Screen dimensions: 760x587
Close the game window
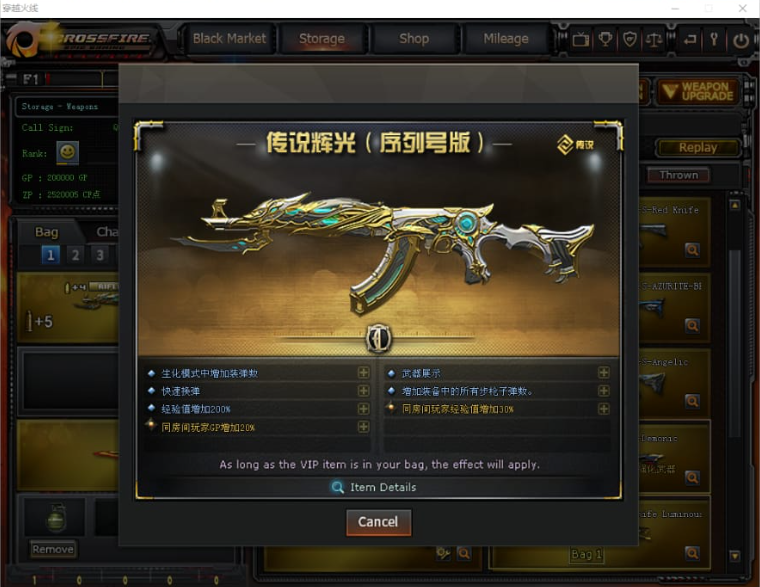click(x=741, y=8)
